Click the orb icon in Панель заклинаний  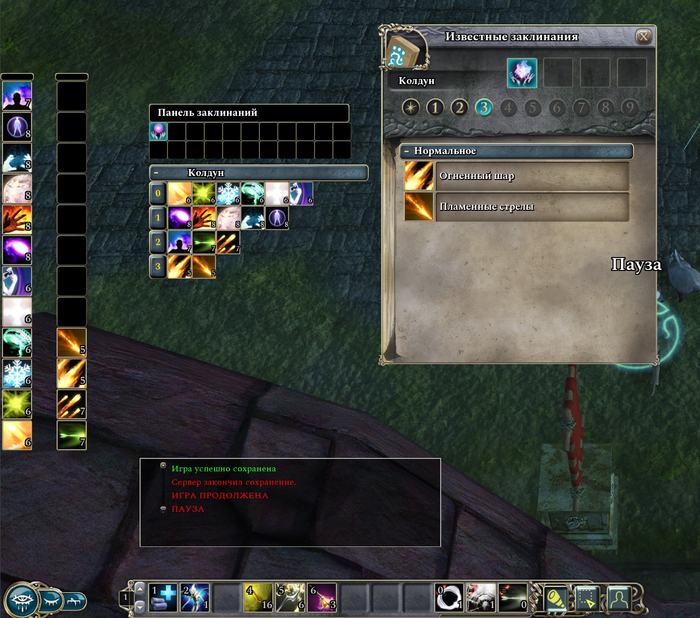158,131
